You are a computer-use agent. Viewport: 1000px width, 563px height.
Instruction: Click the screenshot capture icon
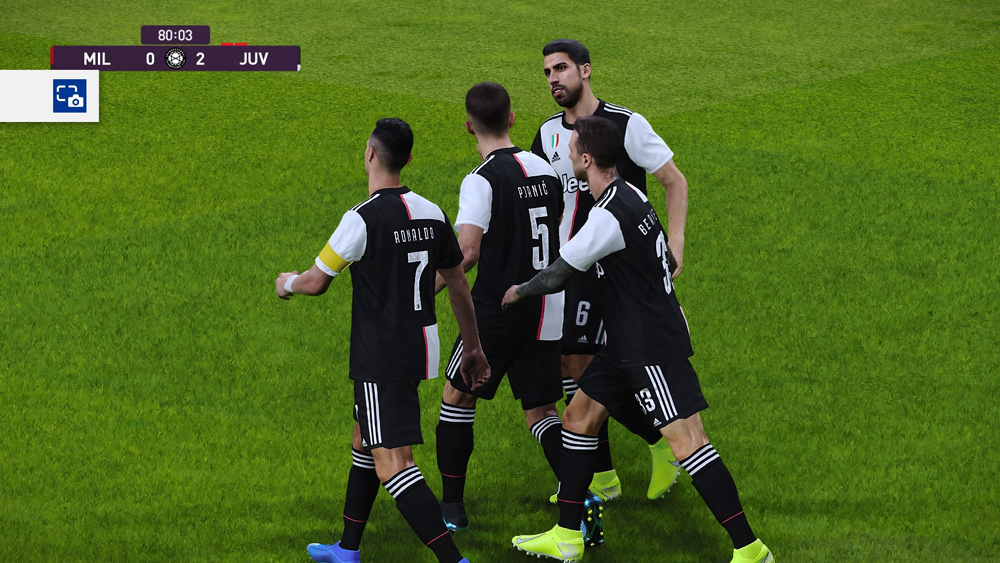point(69,96)
